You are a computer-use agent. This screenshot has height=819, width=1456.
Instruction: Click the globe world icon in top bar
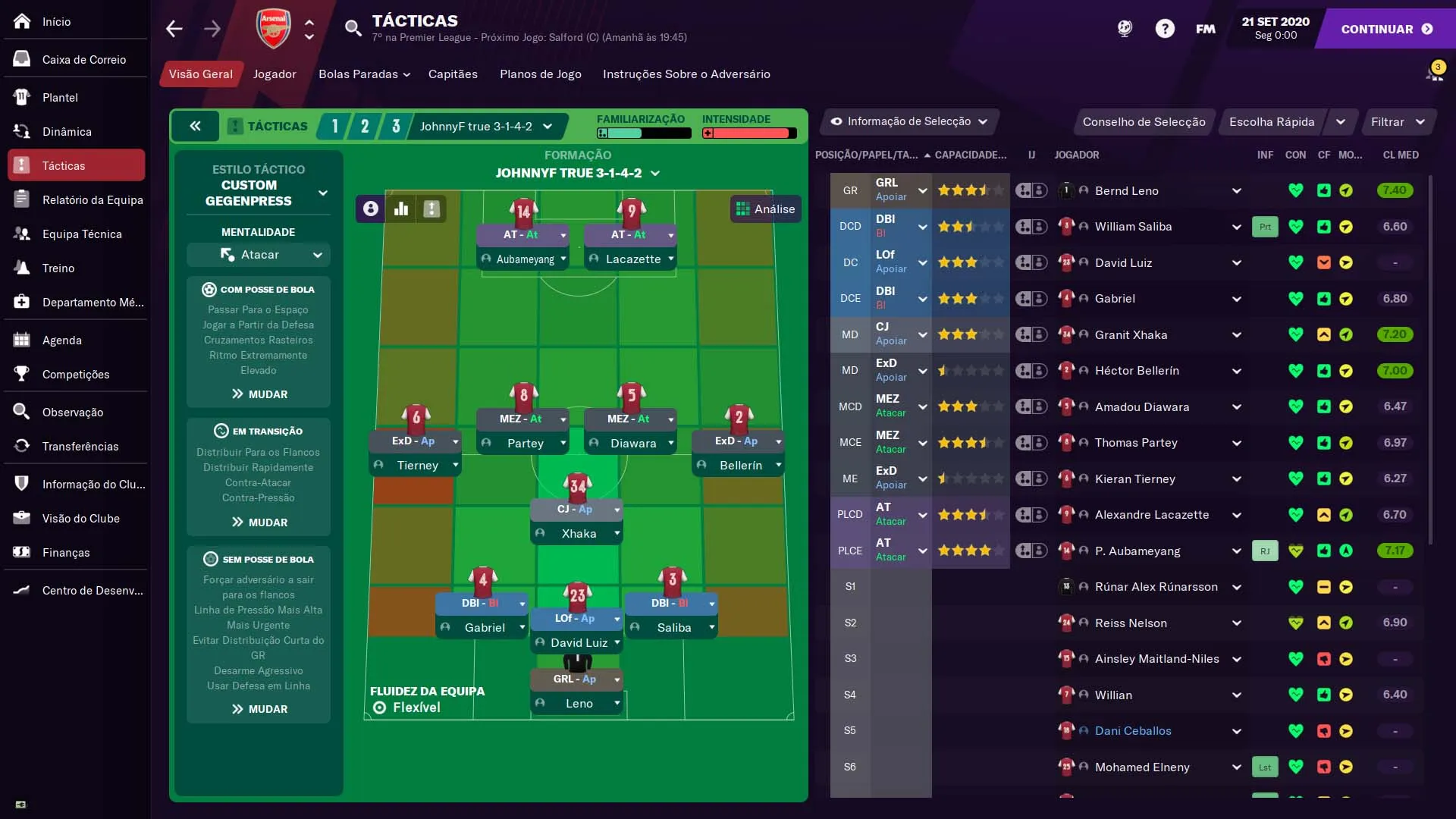pos(1125,28)
